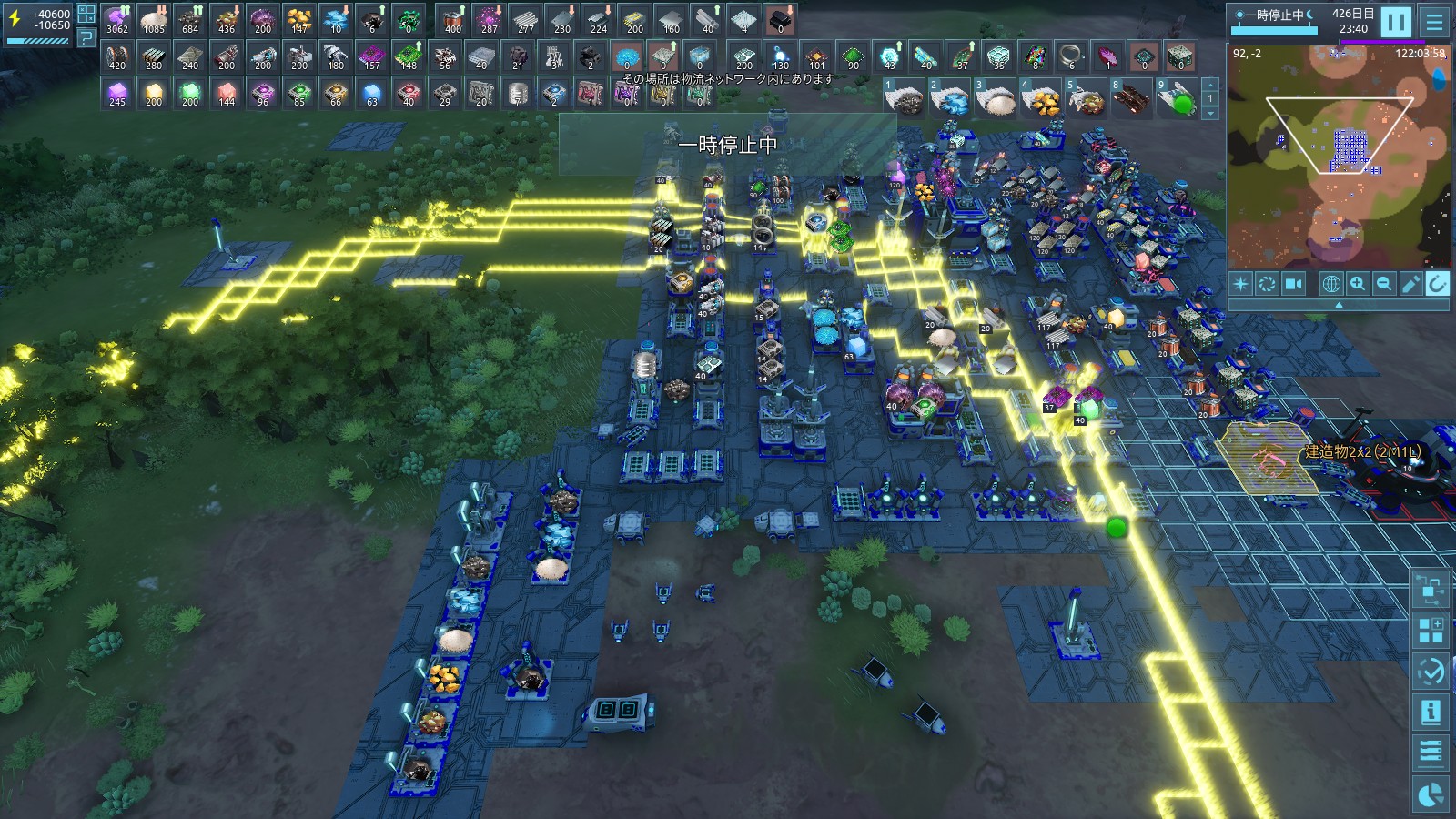
Task: Toggle the video camera icon under the minimap
Action: pos(1293,284)
